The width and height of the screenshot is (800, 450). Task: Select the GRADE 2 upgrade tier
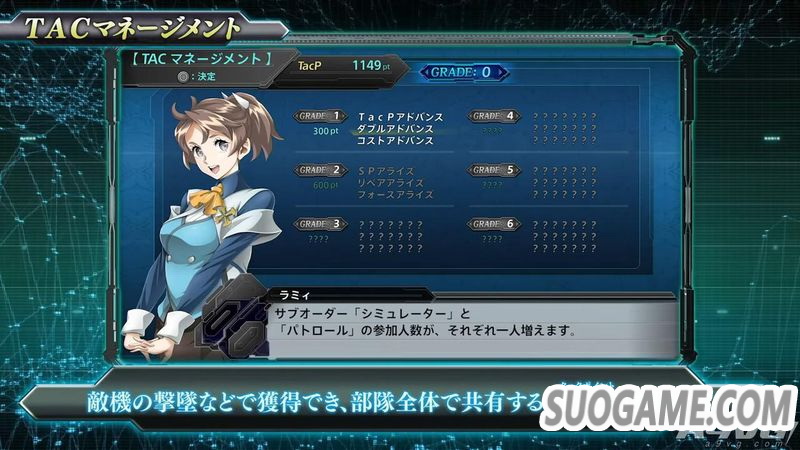(x=323, y=170)
